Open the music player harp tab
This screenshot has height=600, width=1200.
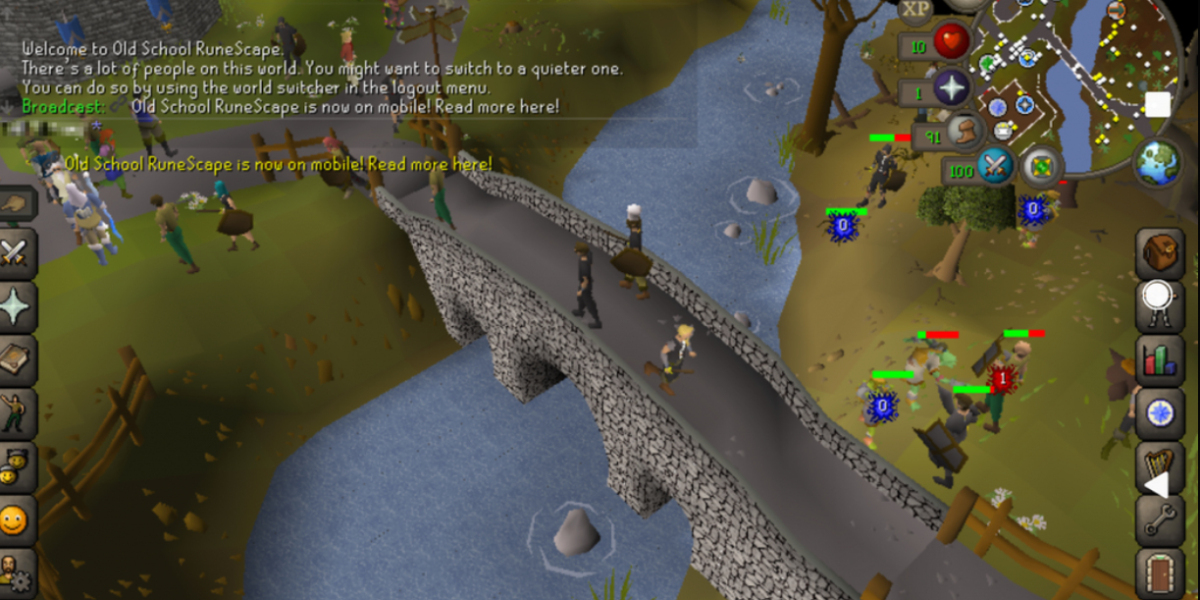click(x=1158, y=467)
